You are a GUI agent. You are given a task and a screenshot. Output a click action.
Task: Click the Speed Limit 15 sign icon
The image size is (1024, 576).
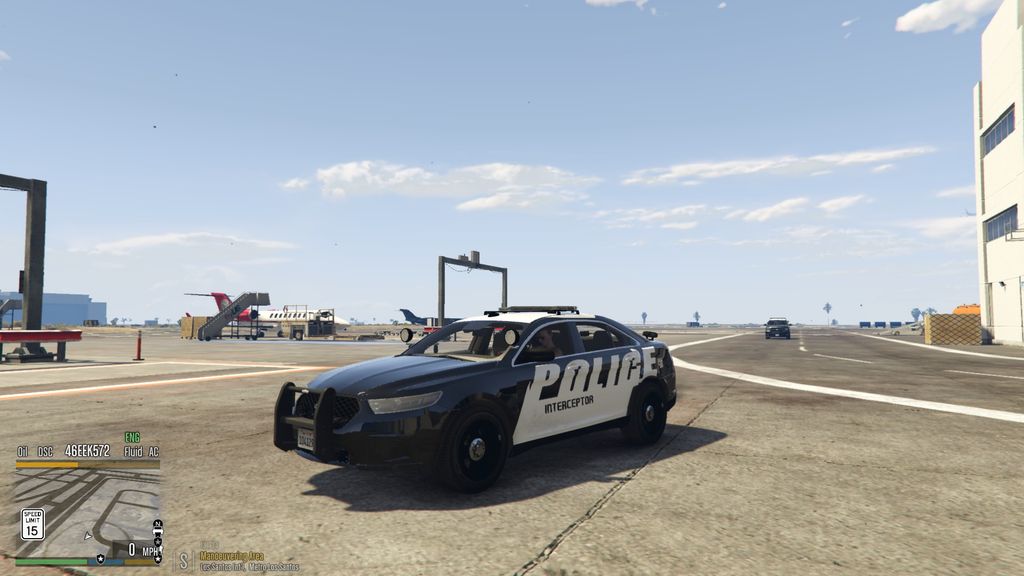(32, 523)
